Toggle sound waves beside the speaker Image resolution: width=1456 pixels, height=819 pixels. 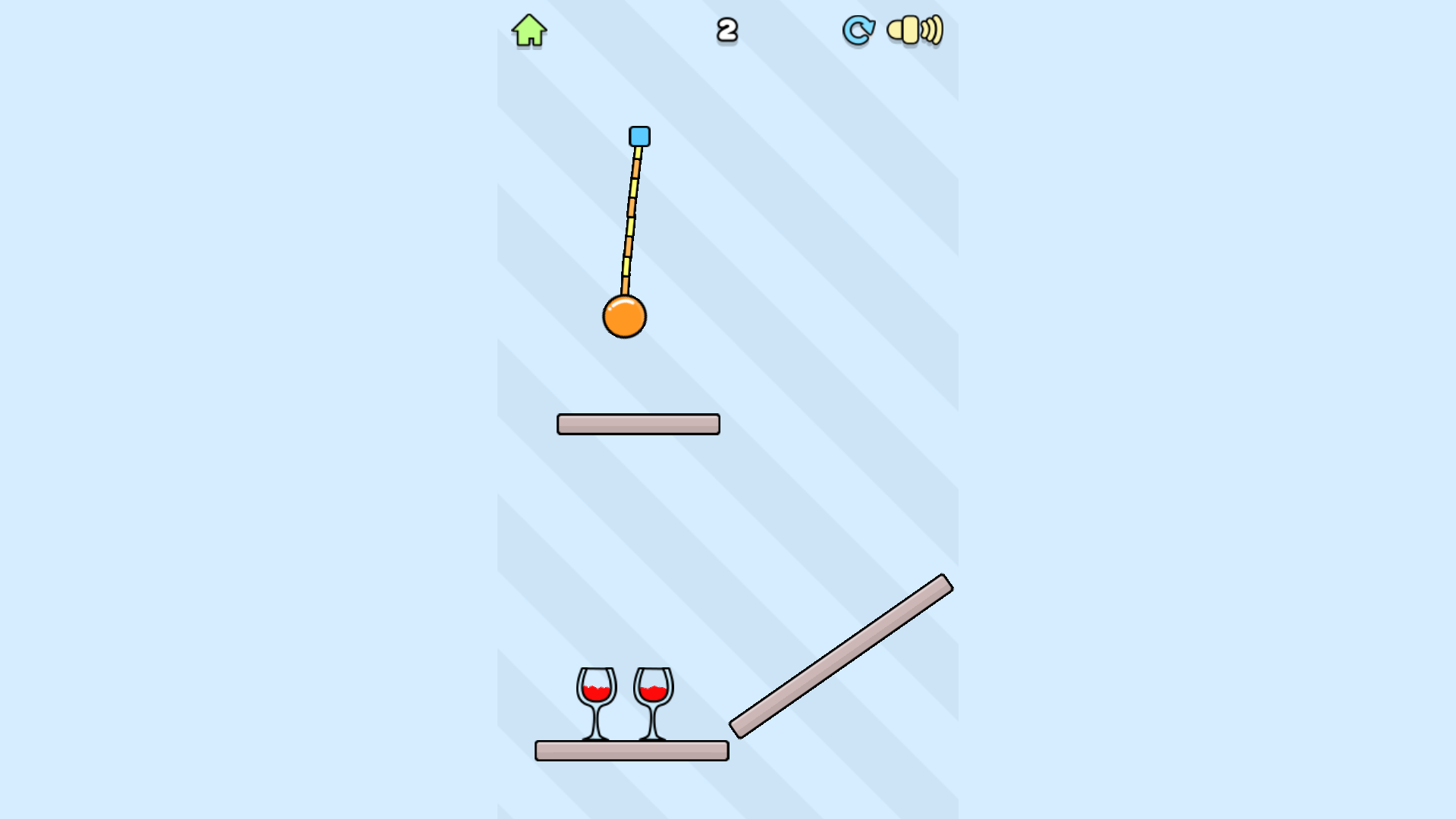pos(931,30)
